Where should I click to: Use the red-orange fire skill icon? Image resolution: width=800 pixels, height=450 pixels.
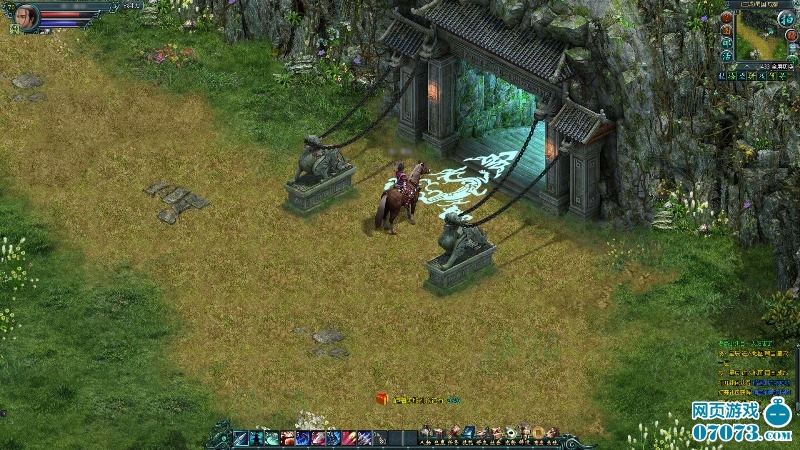click(288, 438)
